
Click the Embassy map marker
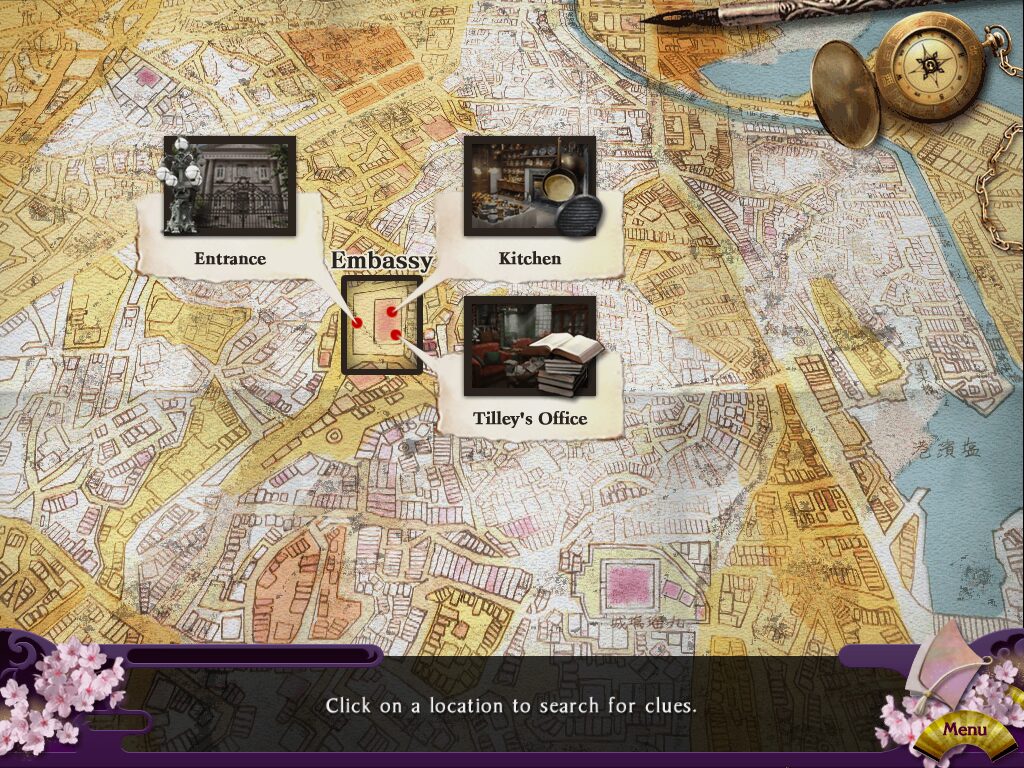[x=381, y=325]
